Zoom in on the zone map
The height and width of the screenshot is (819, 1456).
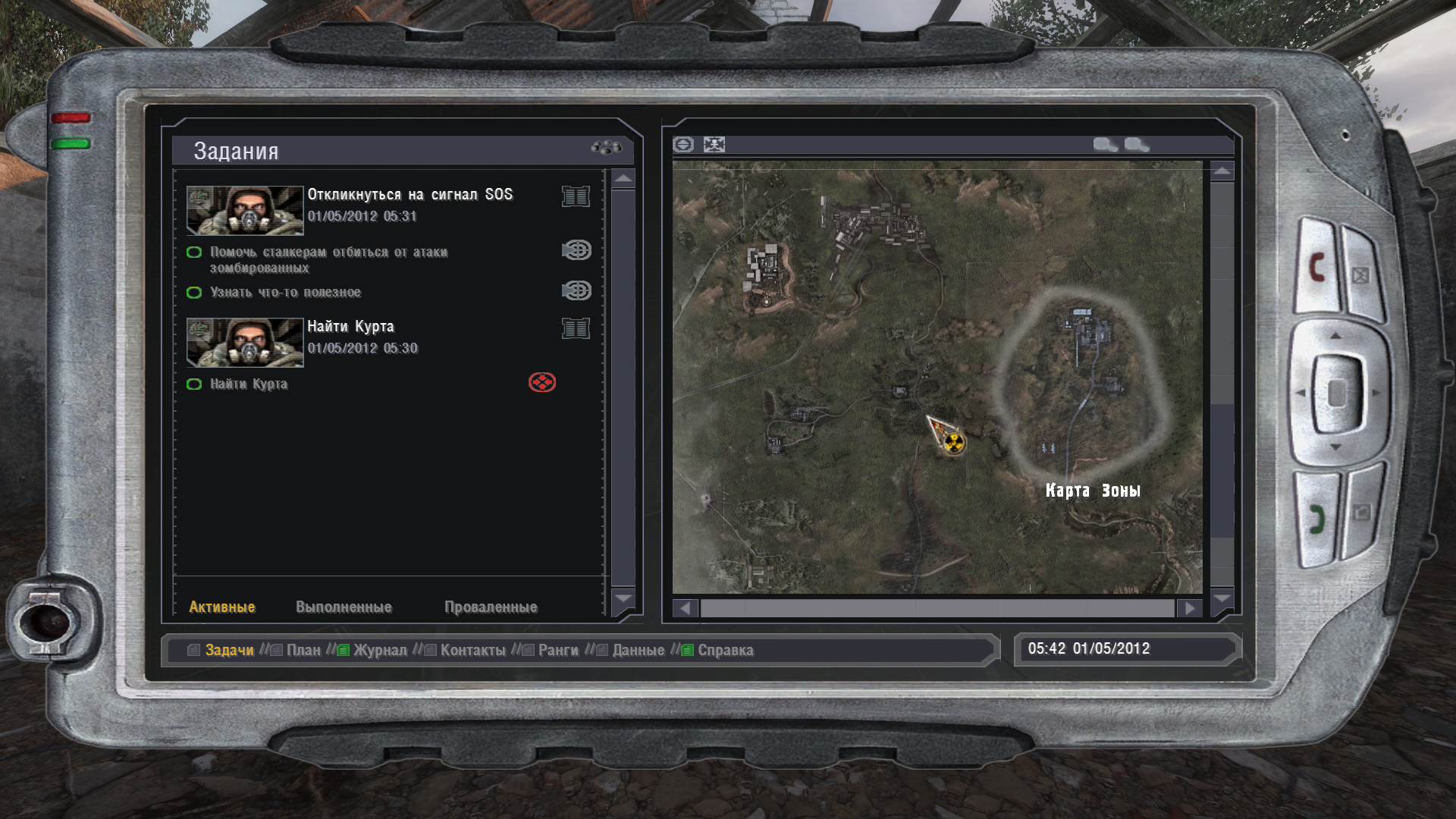tap(1104, 144)
